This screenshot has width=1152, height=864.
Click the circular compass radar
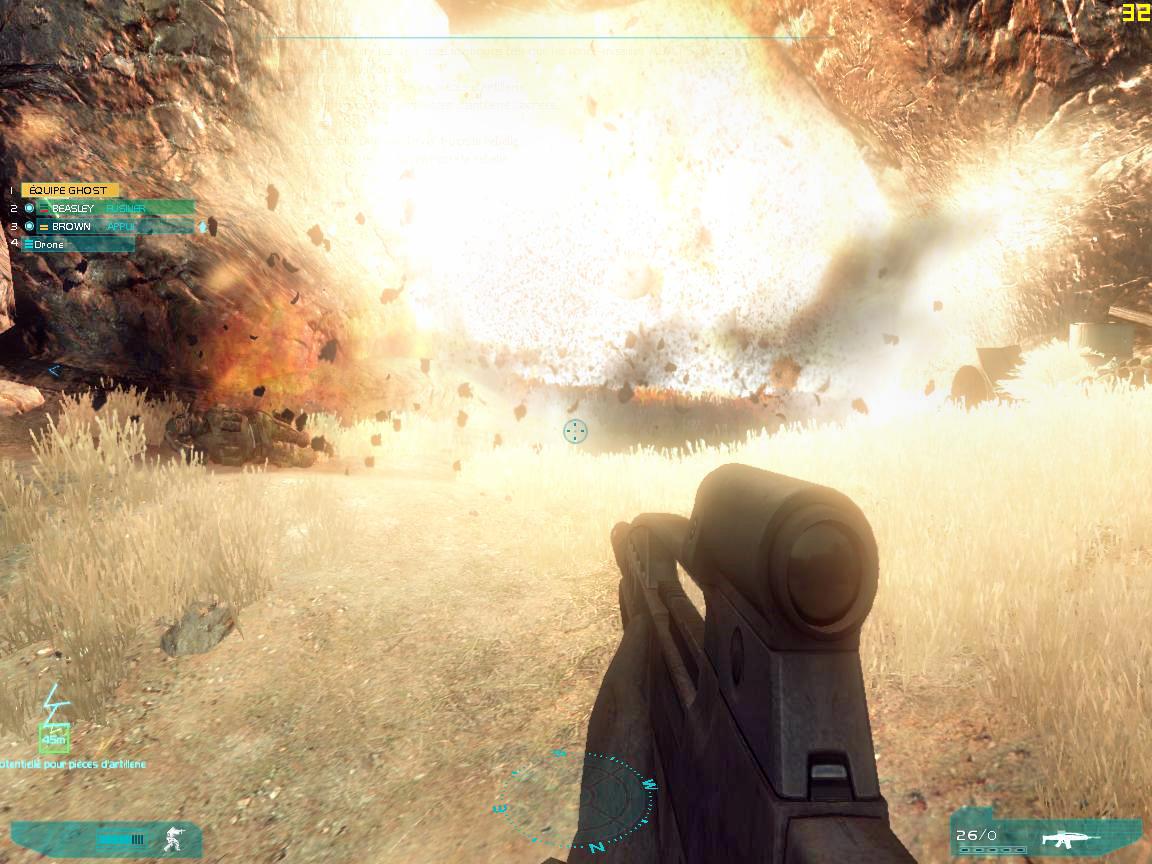coord(578,801)
